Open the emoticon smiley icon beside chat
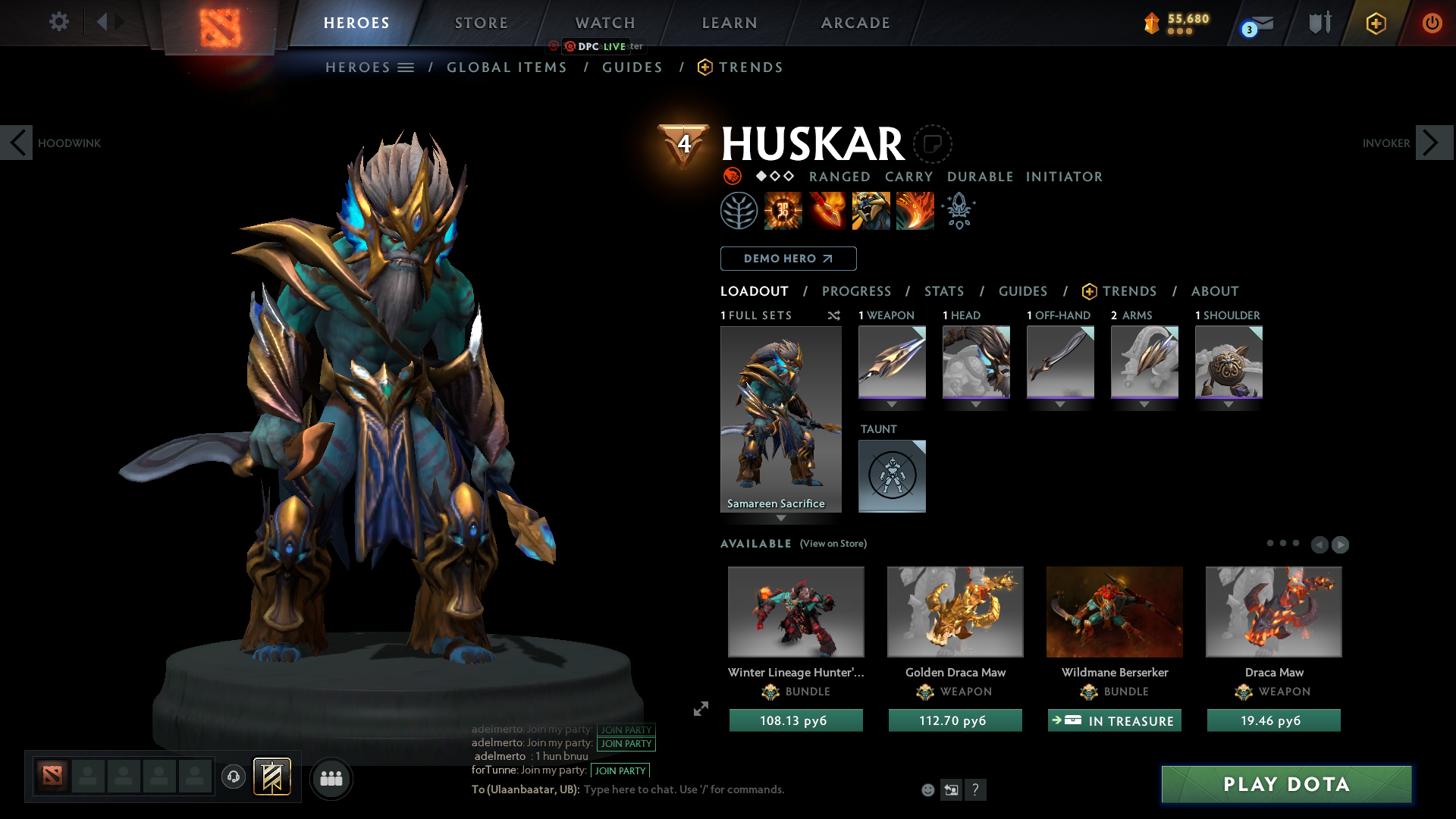 tap(927, 789)
